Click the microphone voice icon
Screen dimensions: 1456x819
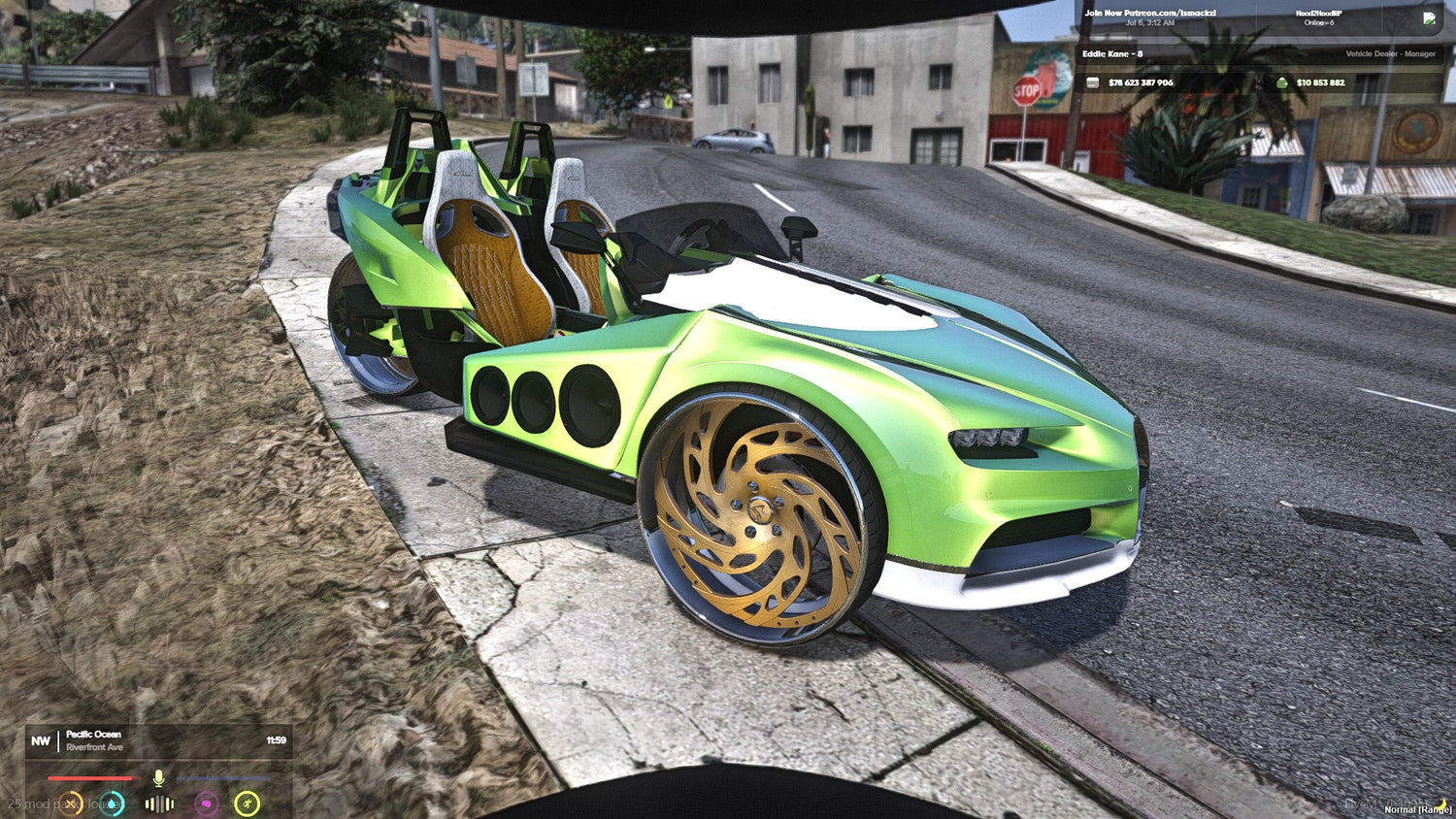click(158, 778)
